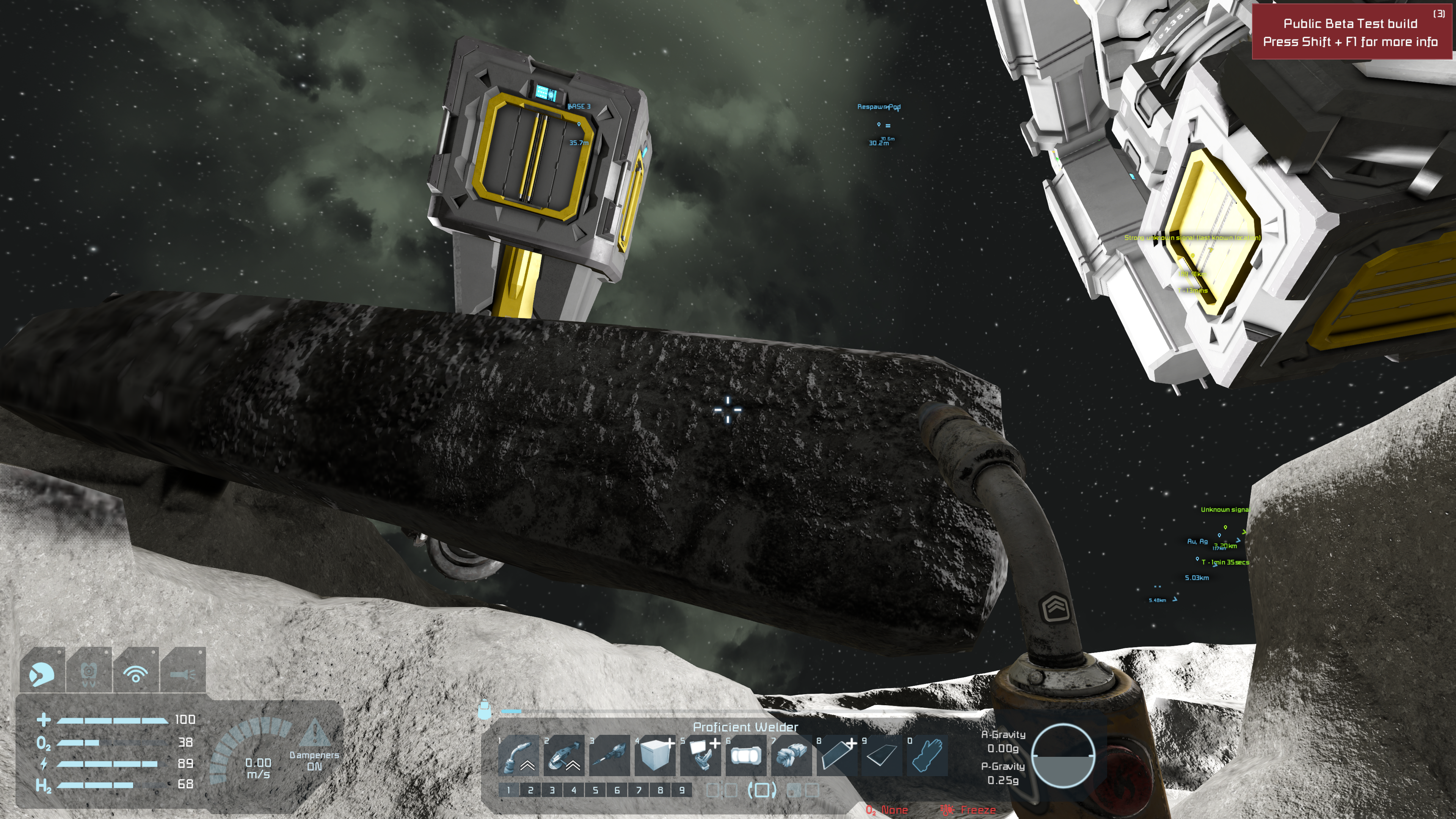Select the welder in hotbar slot 1
Image resolution: width=1456 pixels, height=819 pixels.
tap(518, 756)
